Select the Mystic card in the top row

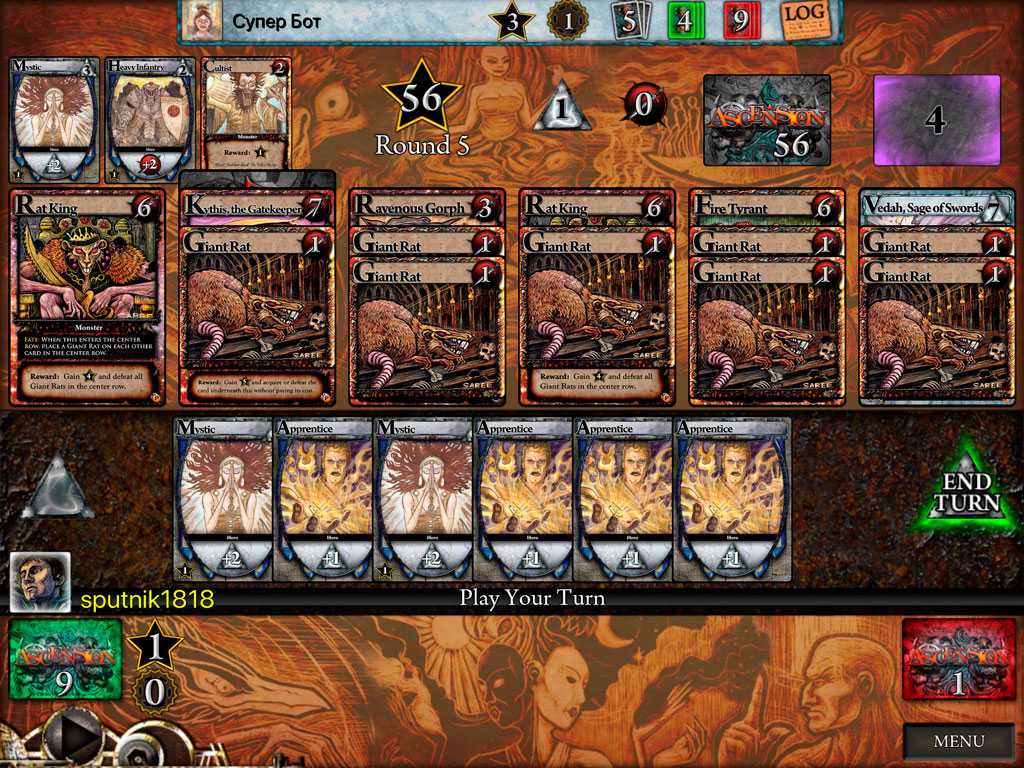pos(54,120)
